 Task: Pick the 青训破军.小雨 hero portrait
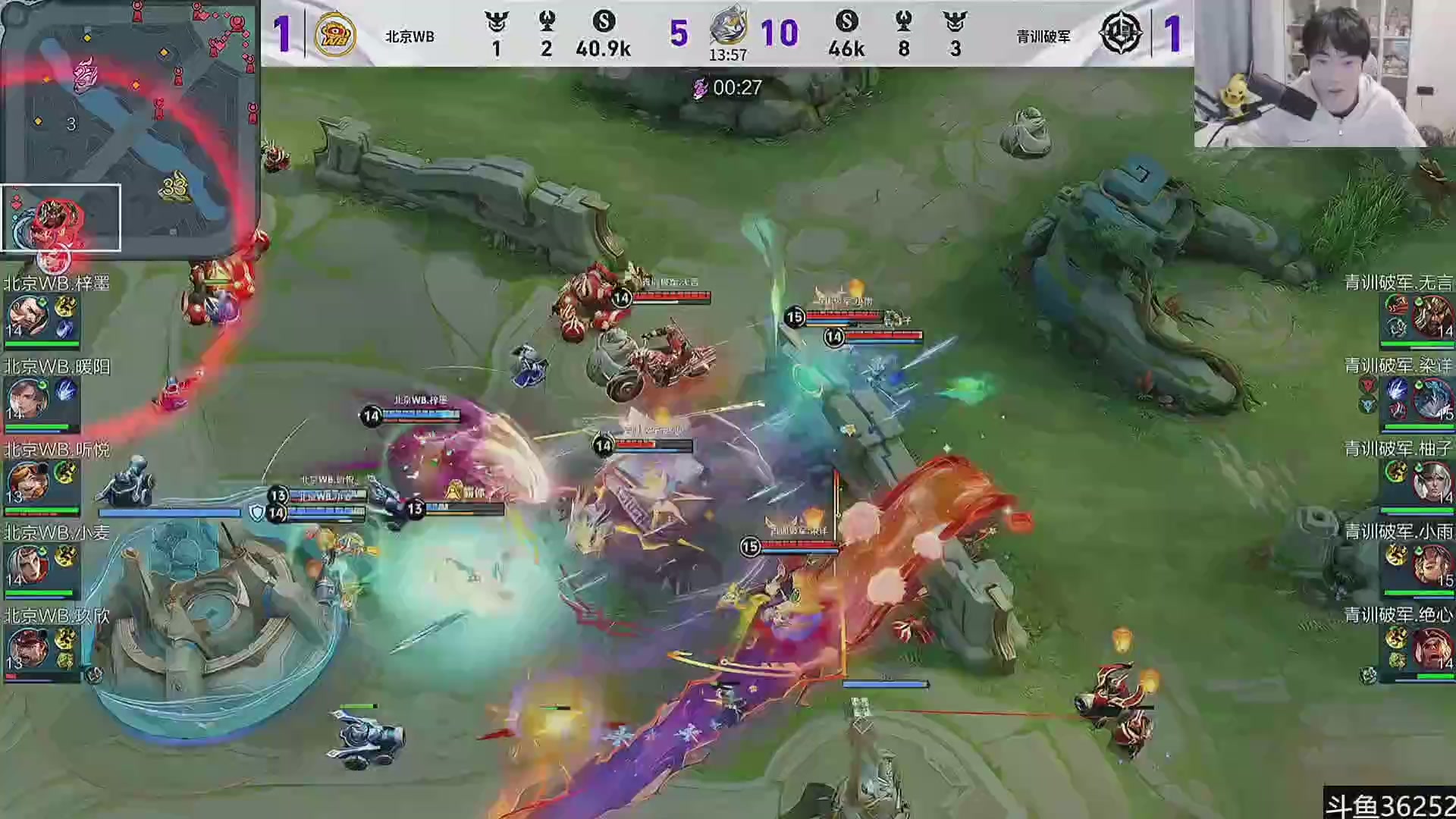pos(1432,566)
